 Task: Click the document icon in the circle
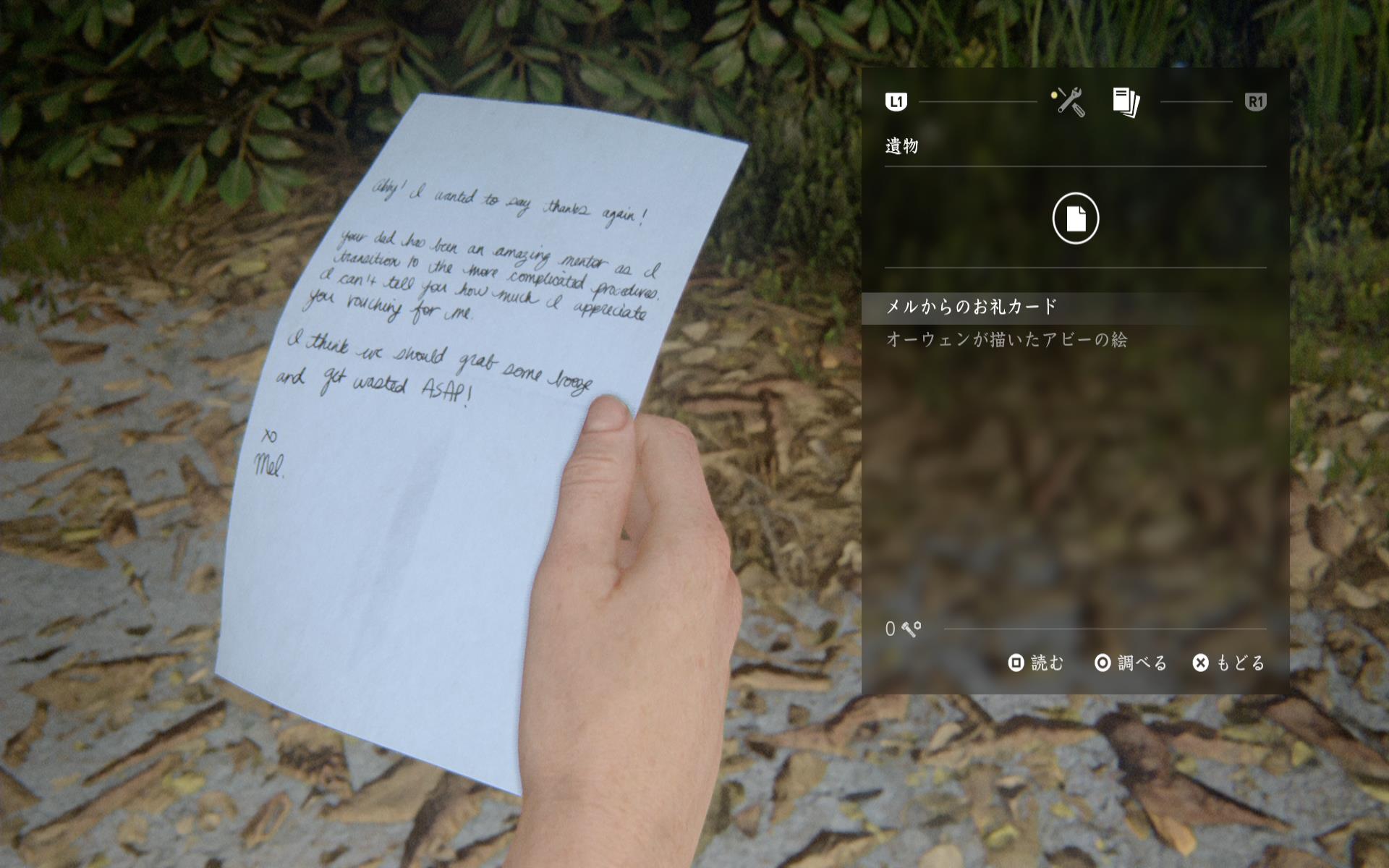point(1075,218)
